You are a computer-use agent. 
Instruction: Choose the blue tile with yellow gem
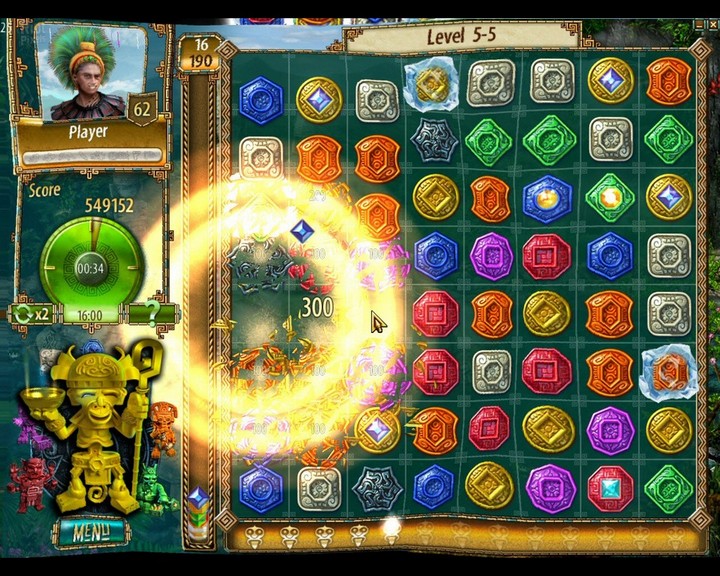click(x=548, y=198)
